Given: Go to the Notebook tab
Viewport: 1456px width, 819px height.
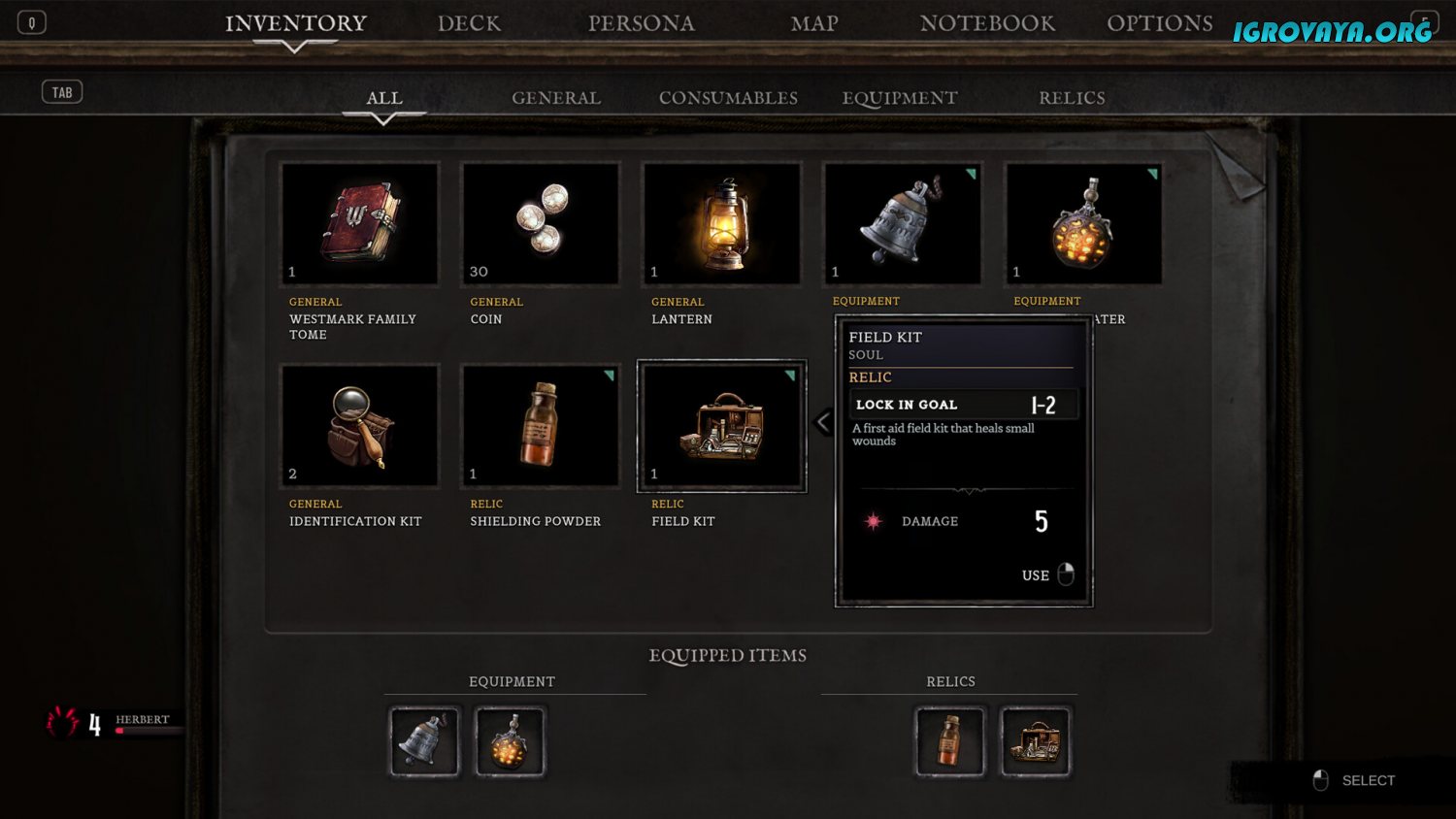Looking at the screenshot, I should pos(987,23).
